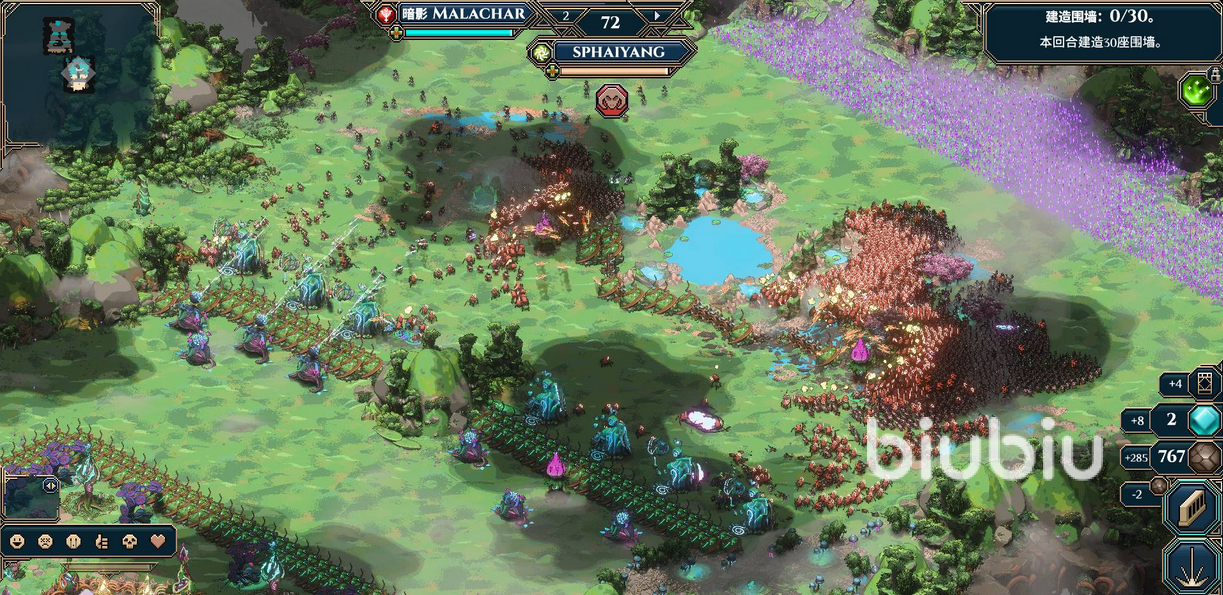
Task: Send the thumbs-up emote
Action: point(101,541)
